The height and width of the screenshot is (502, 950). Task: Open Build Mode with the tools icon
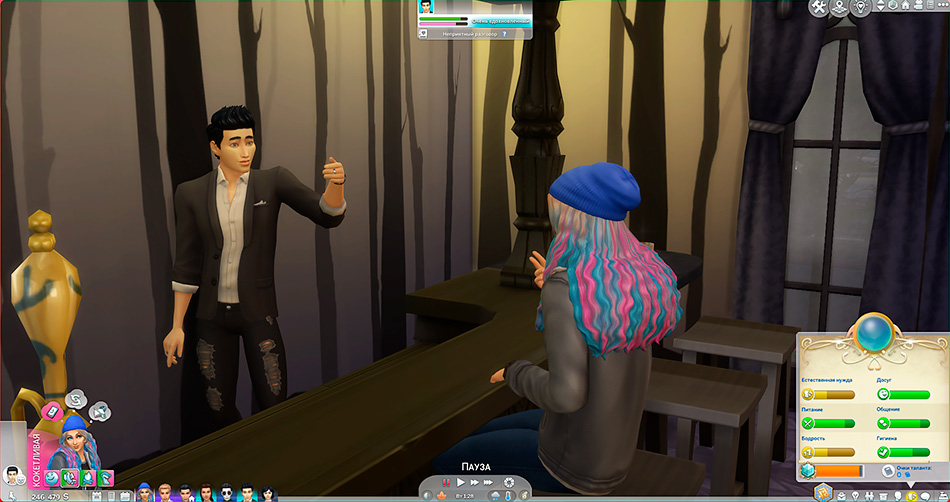click(x=819, y=8)
